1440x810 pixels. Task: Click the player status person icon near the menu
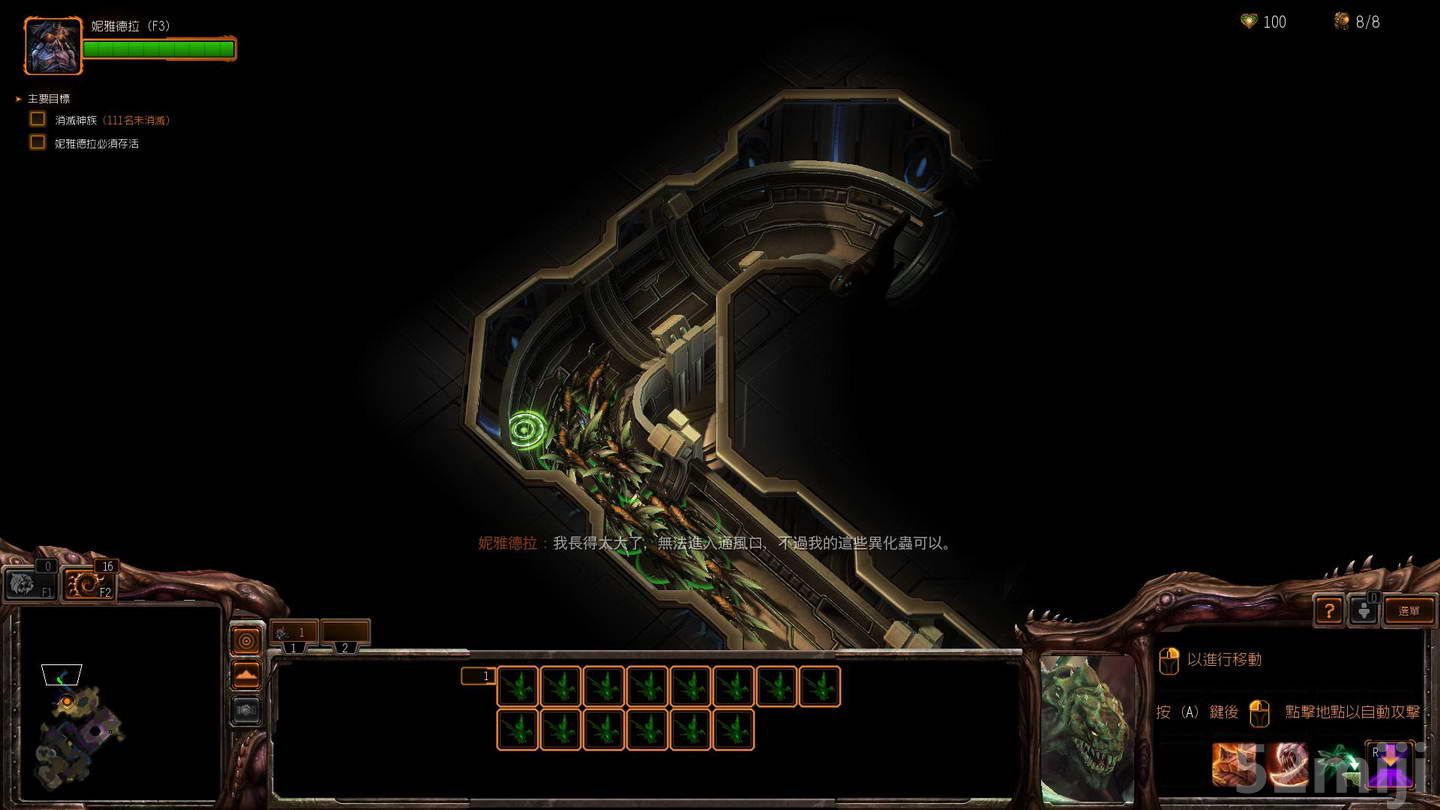click(1364, 610)
